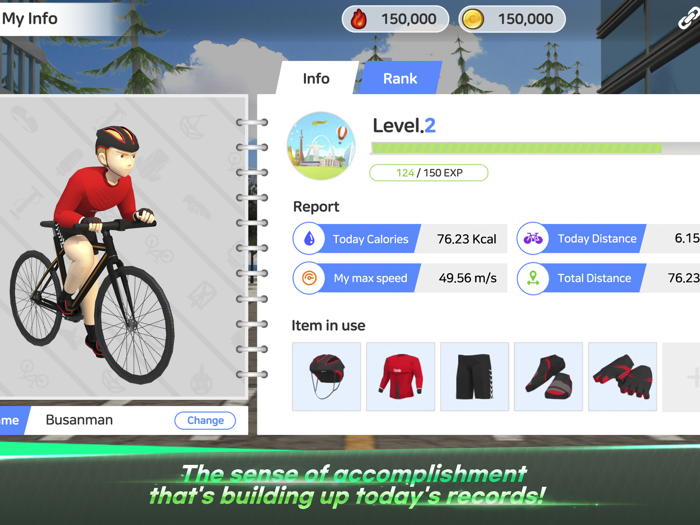Screen dimensions: 700x525
Task: Open the link icon in top corner
Action: [686, 20]
